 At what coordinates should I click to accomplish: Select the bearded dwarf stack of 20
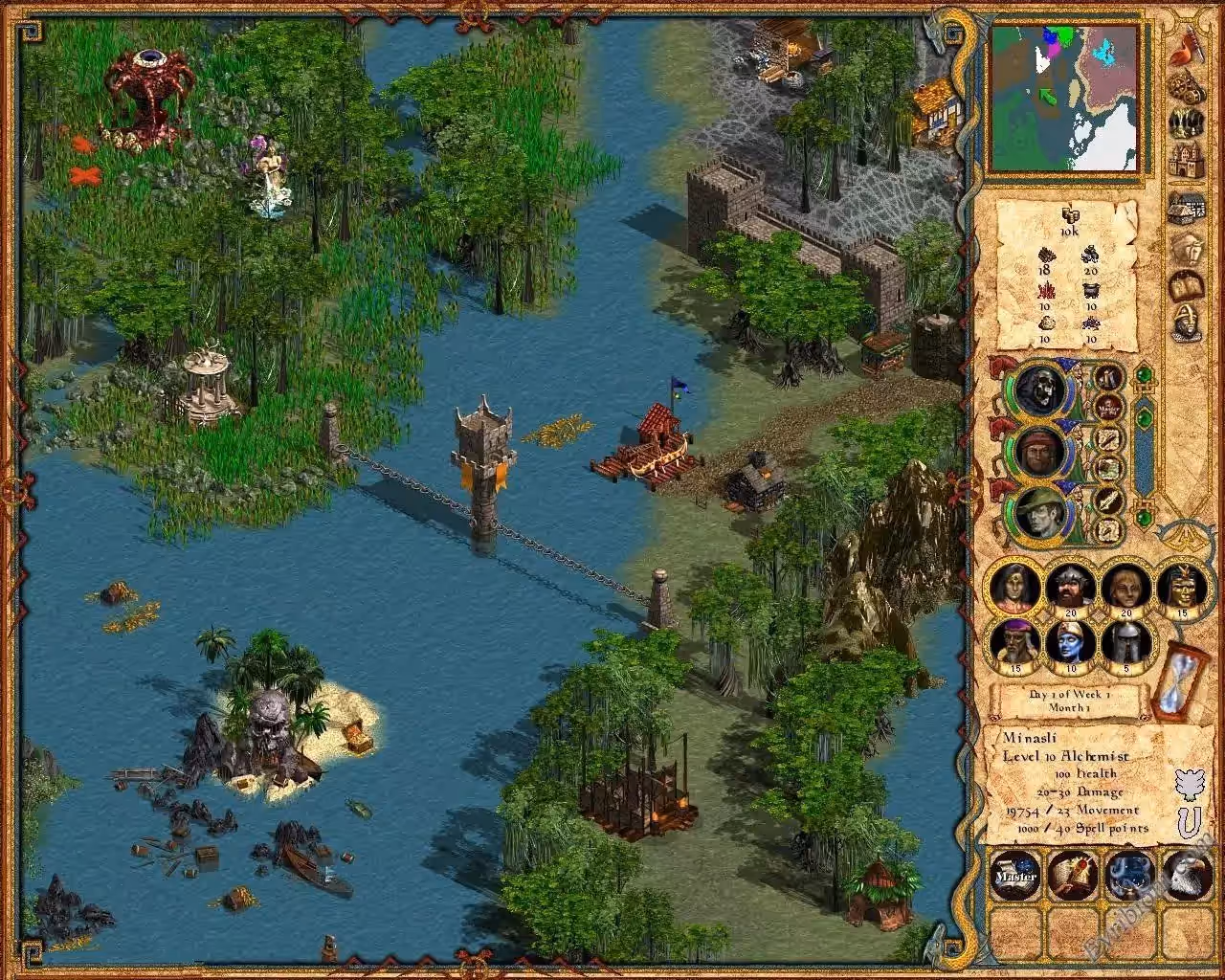point(1071,588)
